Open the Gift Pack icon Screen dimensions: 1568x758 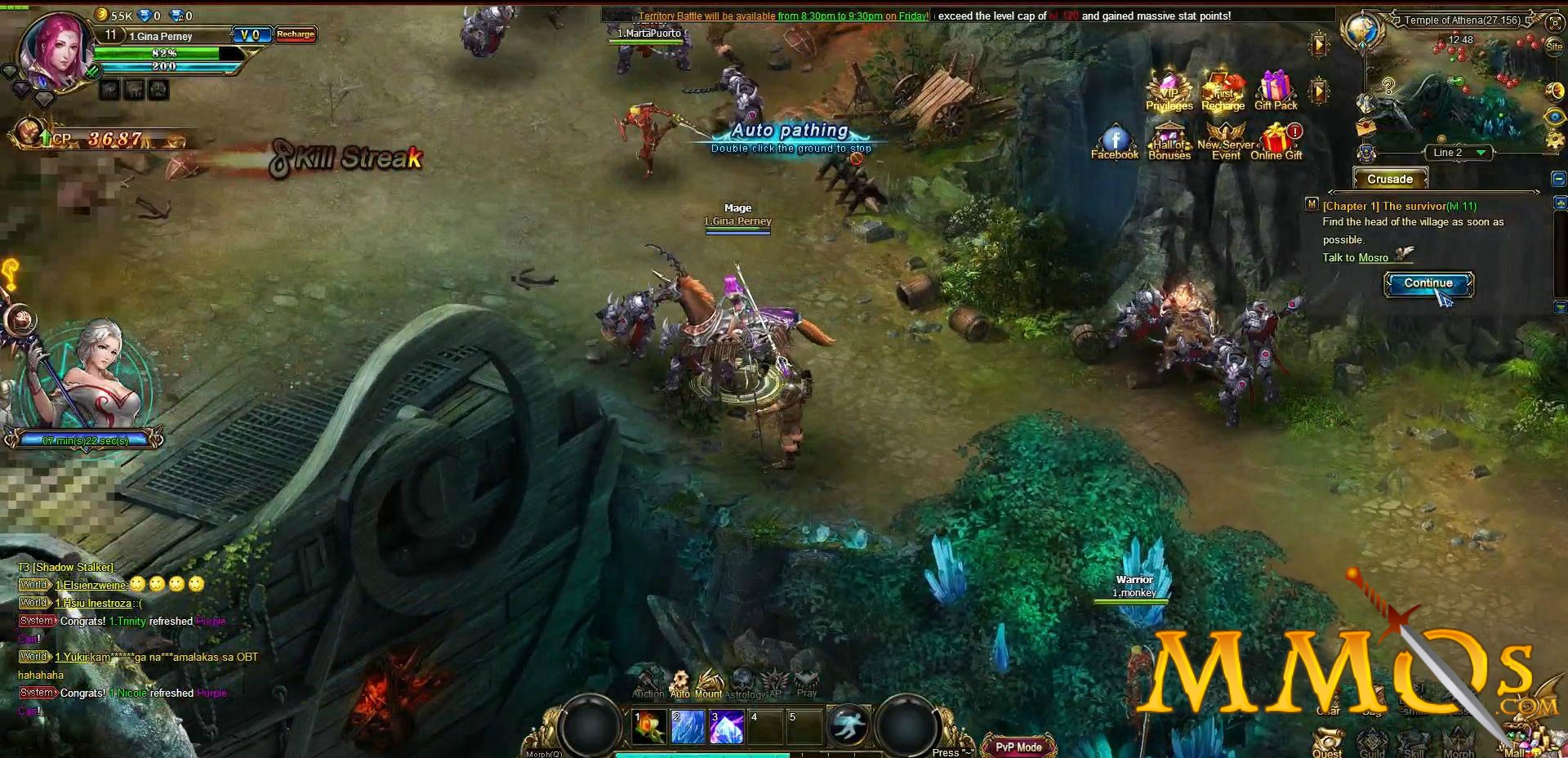pyautogui.click(x=1276, y=90)
